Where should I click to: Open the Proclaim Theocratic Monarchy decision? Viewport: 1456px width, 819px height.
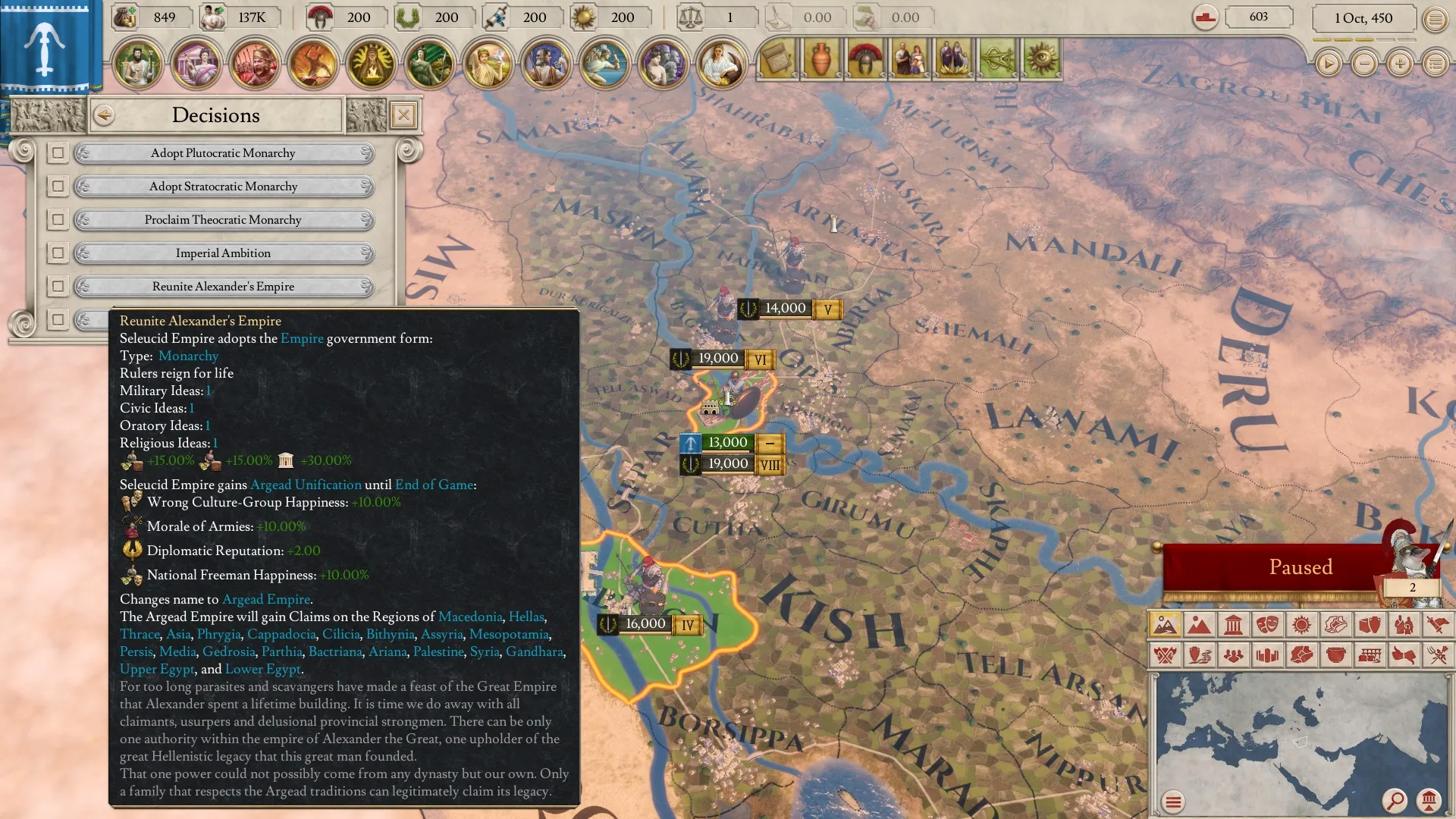[223, 220]
